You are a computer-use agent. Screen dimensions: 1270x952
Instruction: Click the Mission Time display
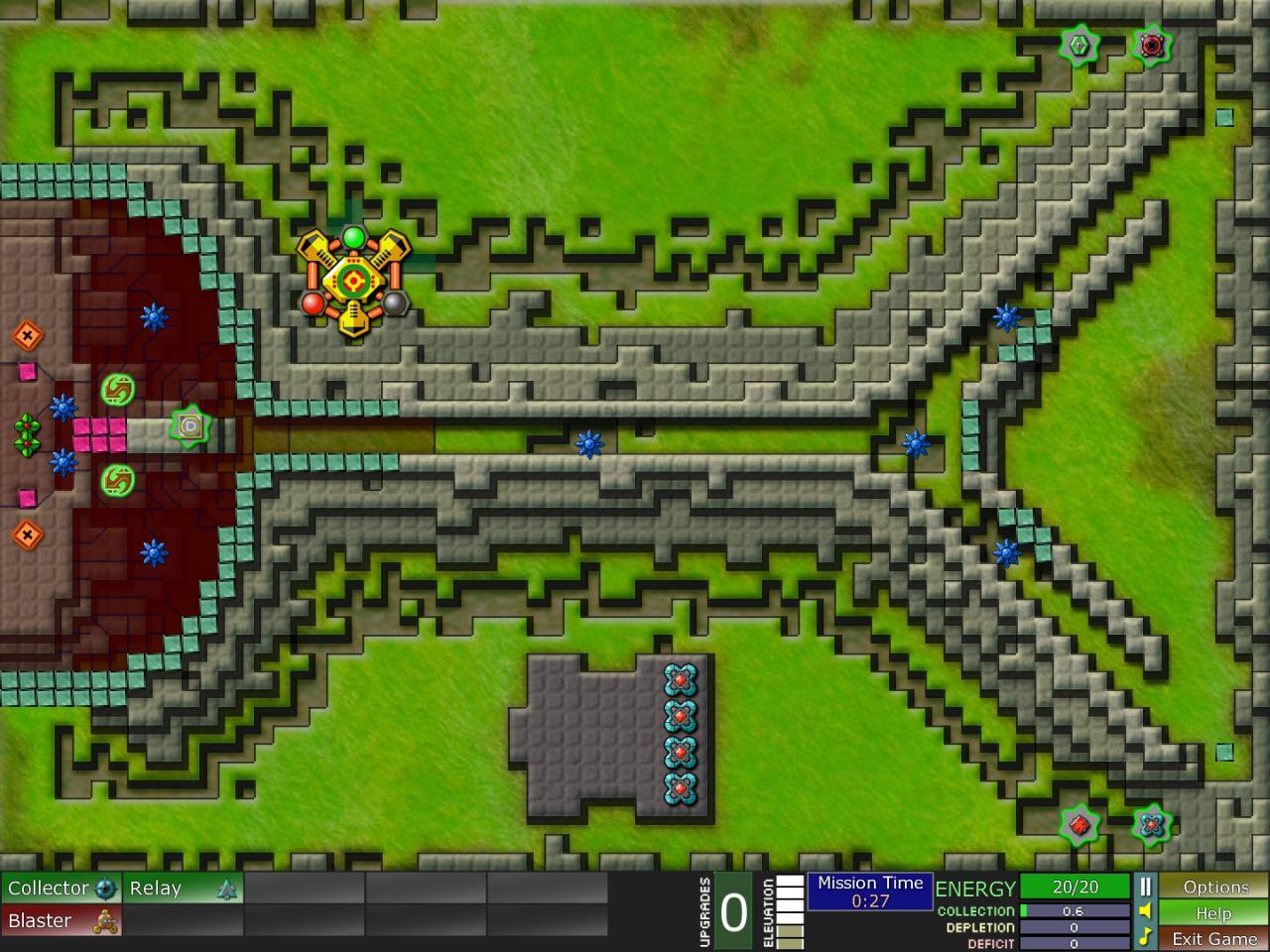tap(870, 890)
